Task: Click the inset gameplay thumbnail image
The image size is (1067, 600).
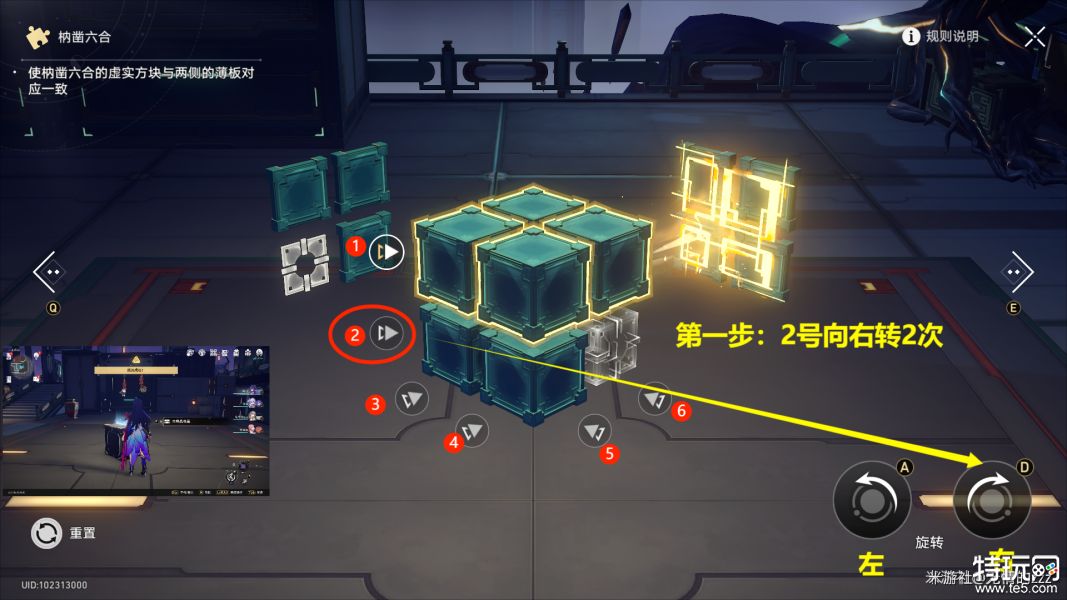Action: (136, 421)
